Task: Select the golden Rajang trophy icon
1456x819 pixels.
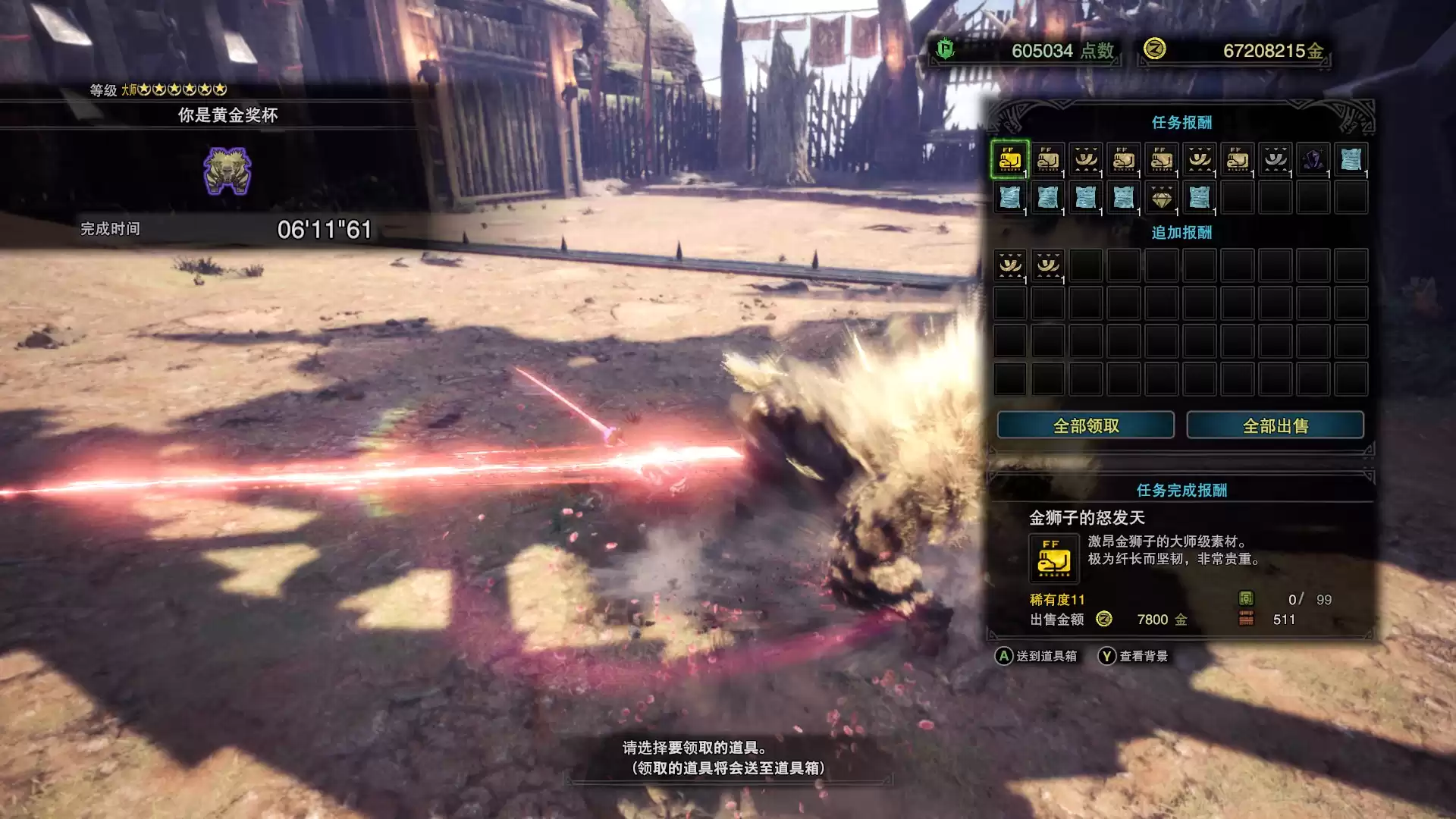Action: pyautogui.click(x=227, y=171)
